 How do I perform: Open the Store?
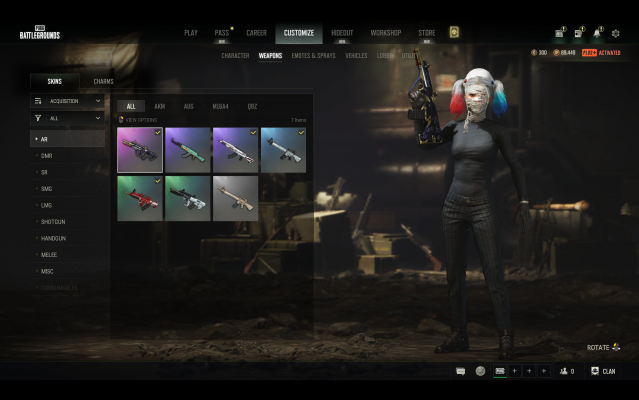tap(426, 32)
